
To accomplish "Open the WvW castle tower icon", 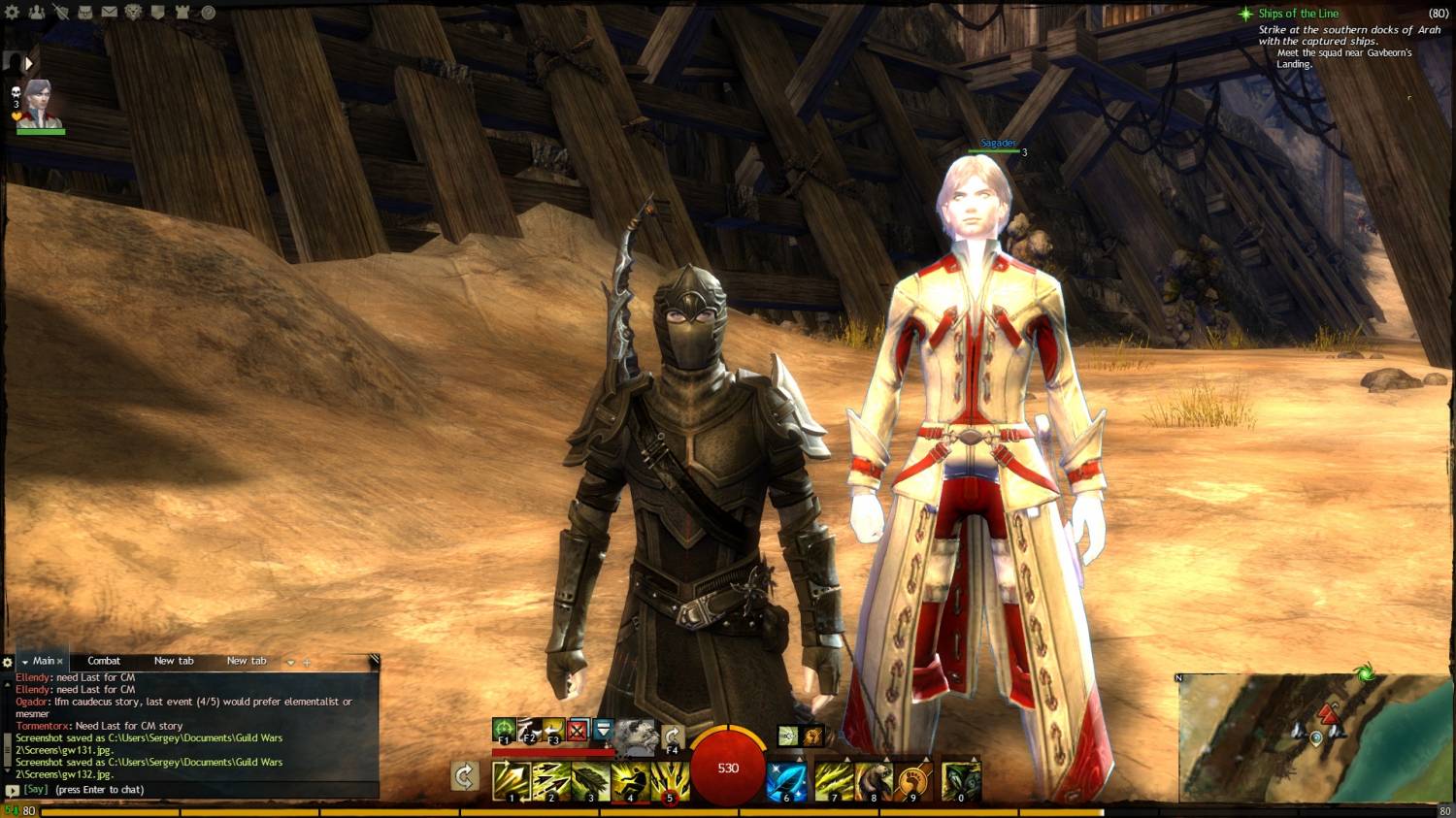I will [x=183, y=13].
